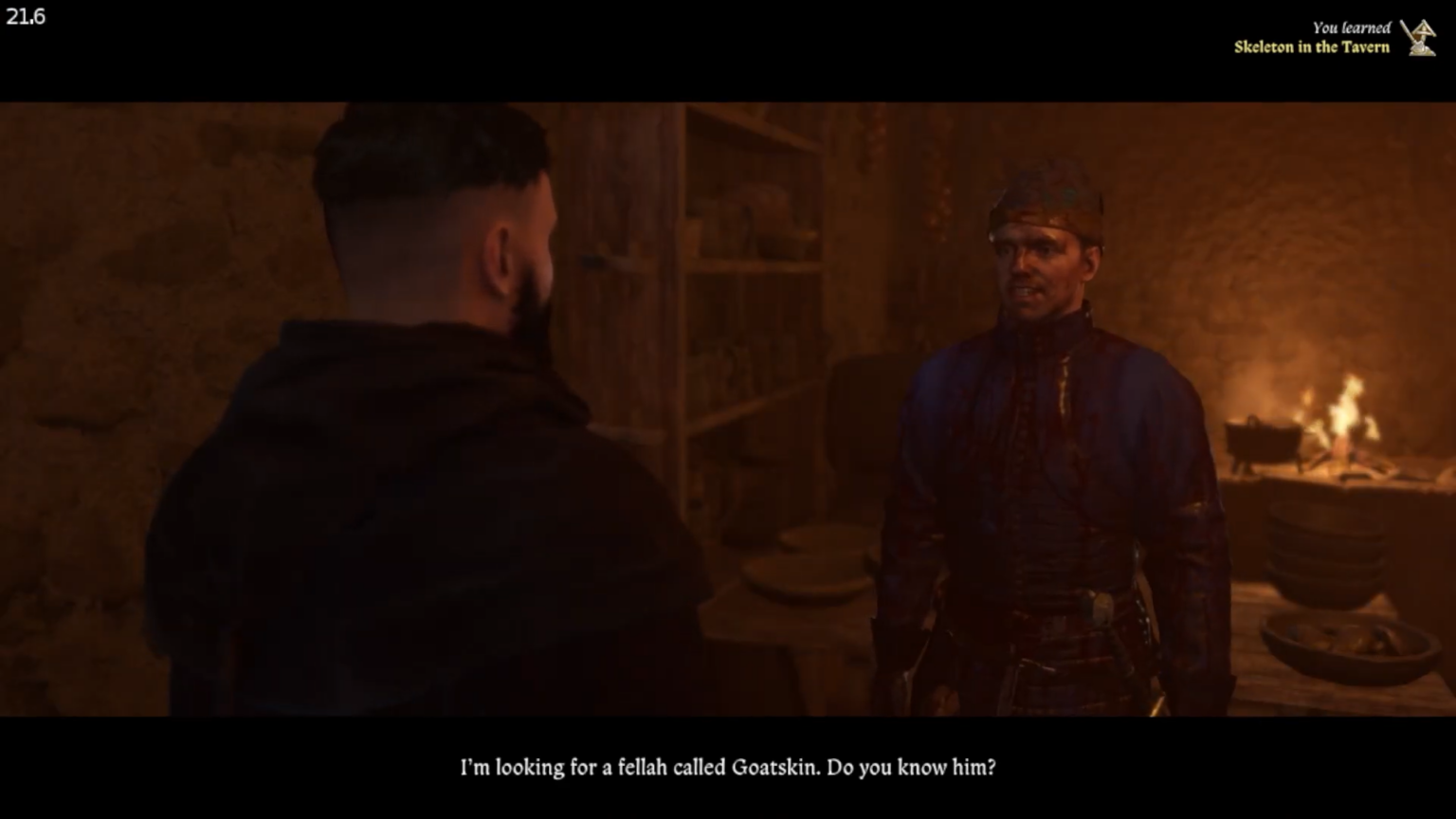Select the wooden shelf unit behind the innkeeper

749,284
